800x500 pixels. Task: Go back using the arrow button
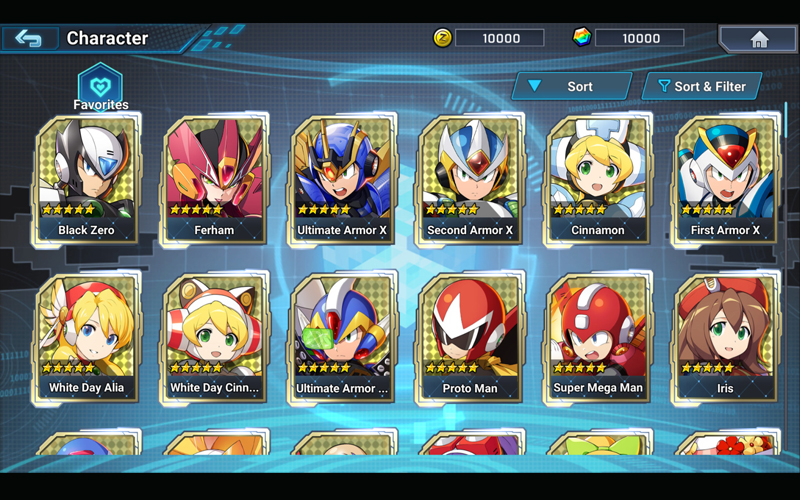[x=29, y=39]
